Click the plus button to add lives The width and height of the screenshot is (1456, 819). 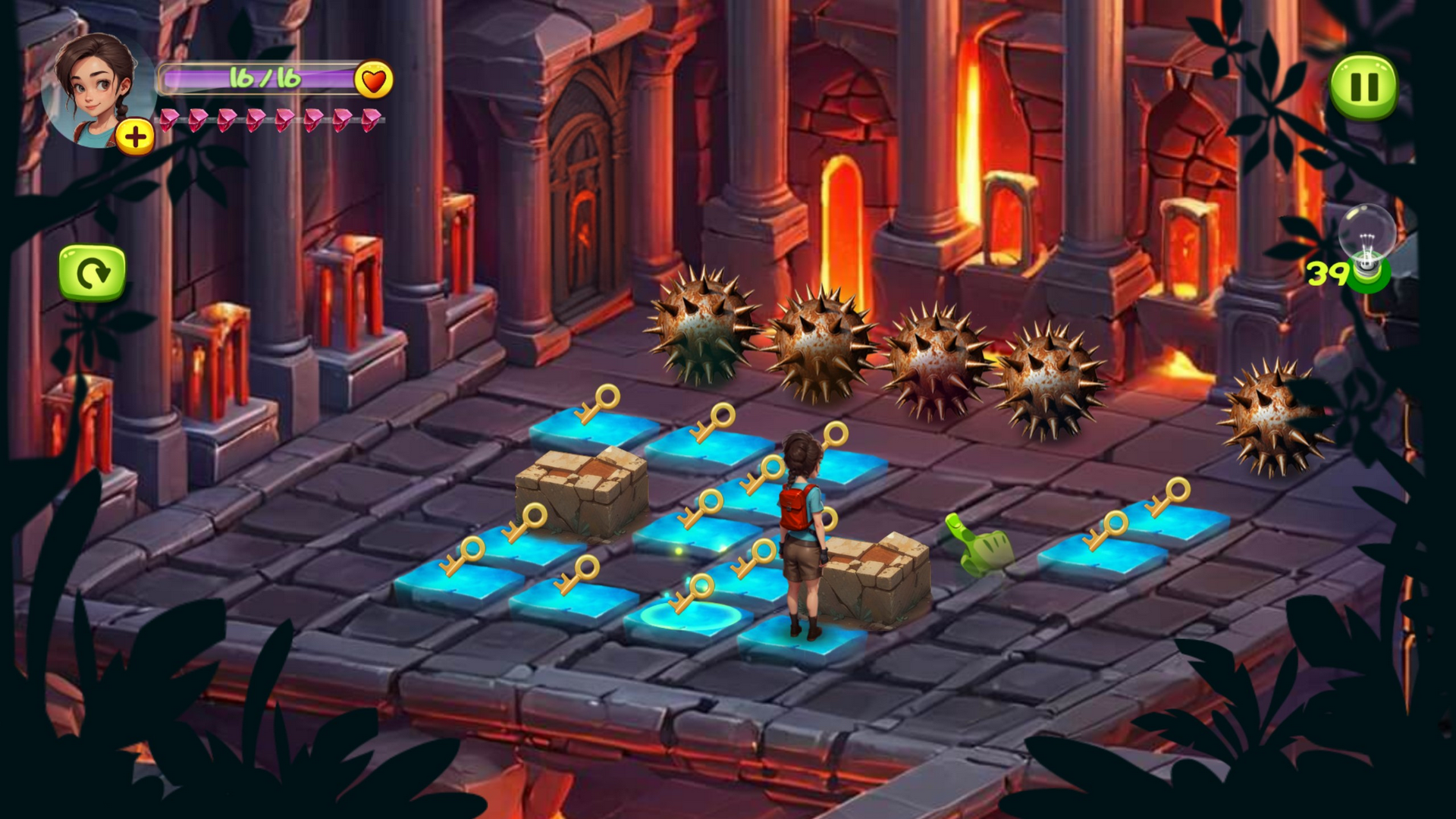tap(135, 137)
